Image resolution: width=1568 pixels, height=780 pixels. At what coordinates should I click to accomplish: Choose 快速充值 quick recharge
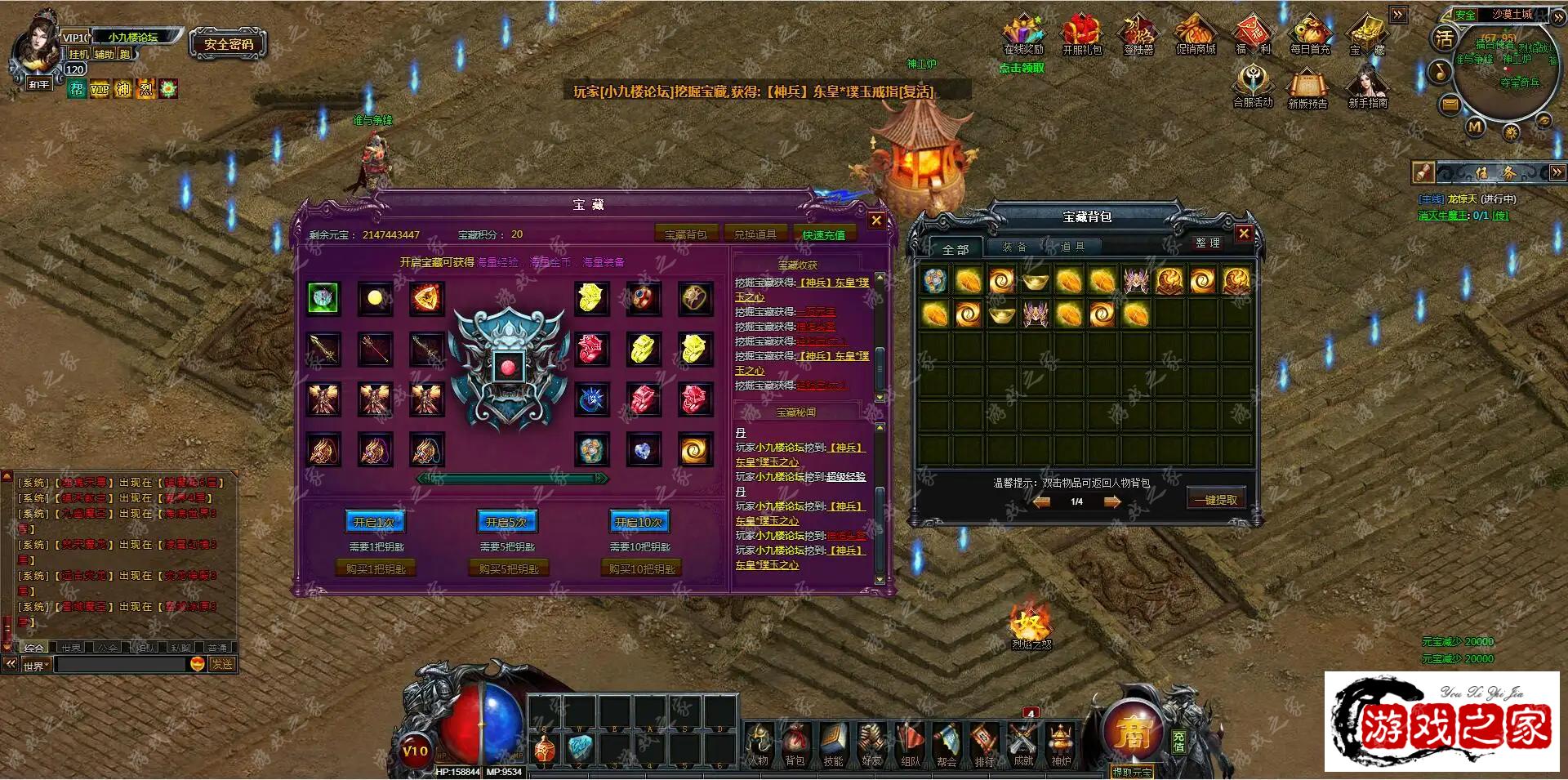click(823, 235)
